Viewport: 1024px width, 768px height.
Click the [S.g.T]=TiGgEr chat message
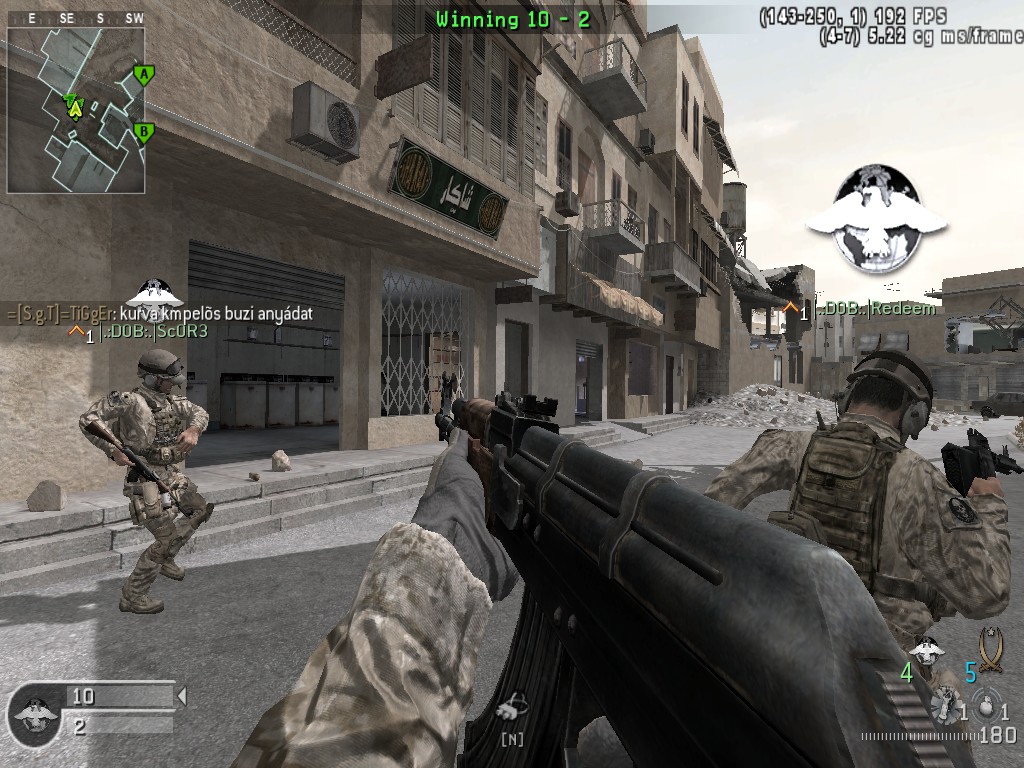[x=160, y=313]
